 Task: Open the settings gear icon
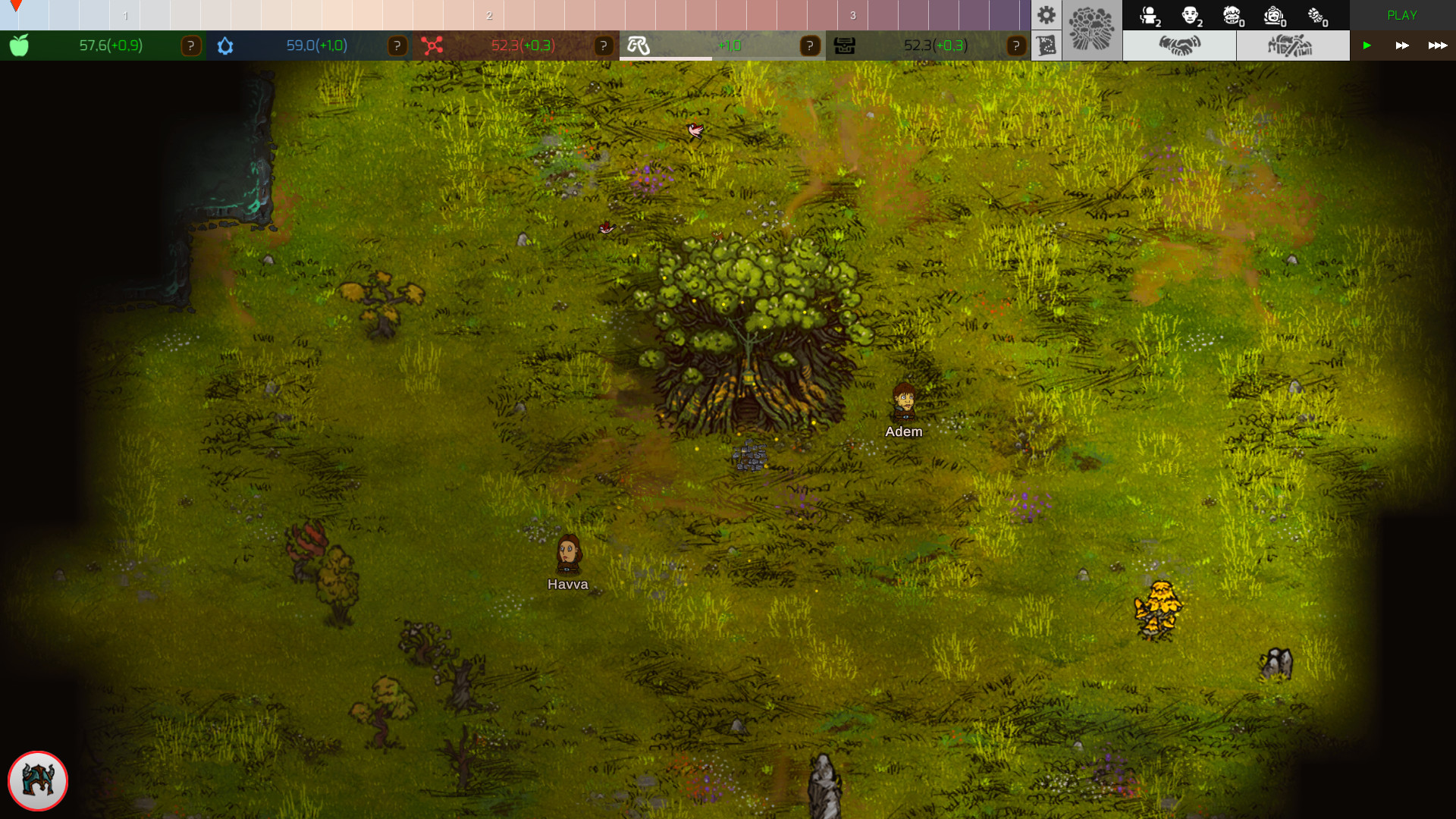1047,14
